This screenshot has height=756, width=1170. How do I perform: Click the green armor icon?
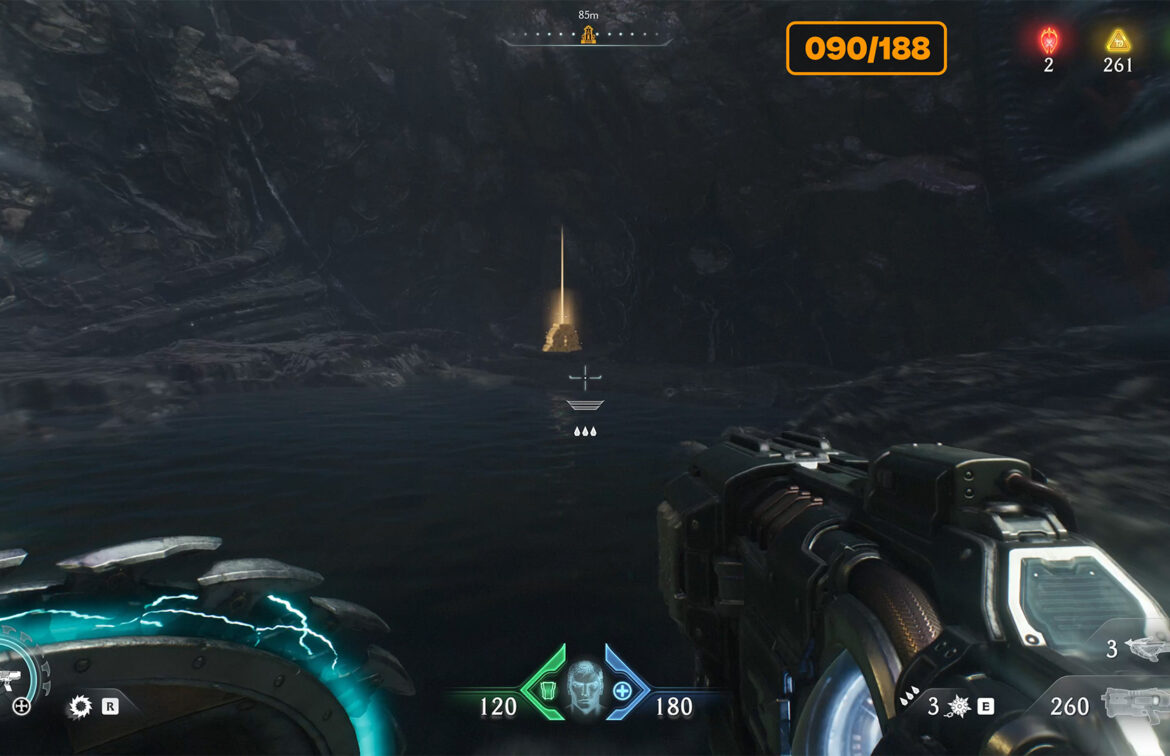pyautogui.click(x=548, y=690)
